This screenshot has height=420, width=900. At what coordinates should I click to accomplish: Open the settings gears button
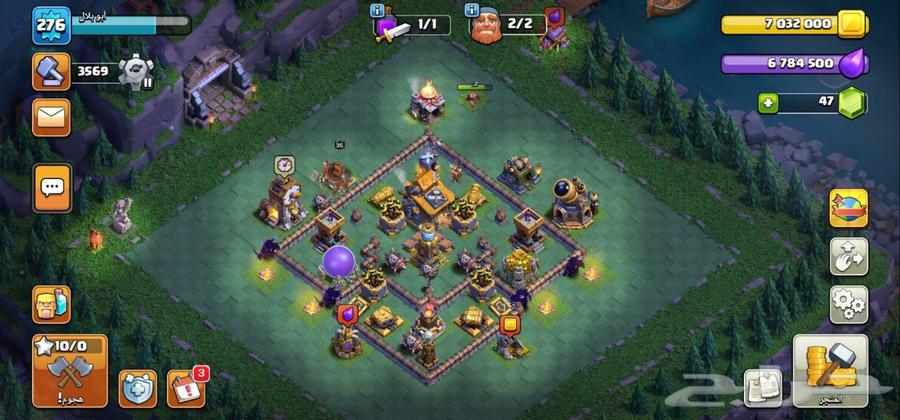849,301
